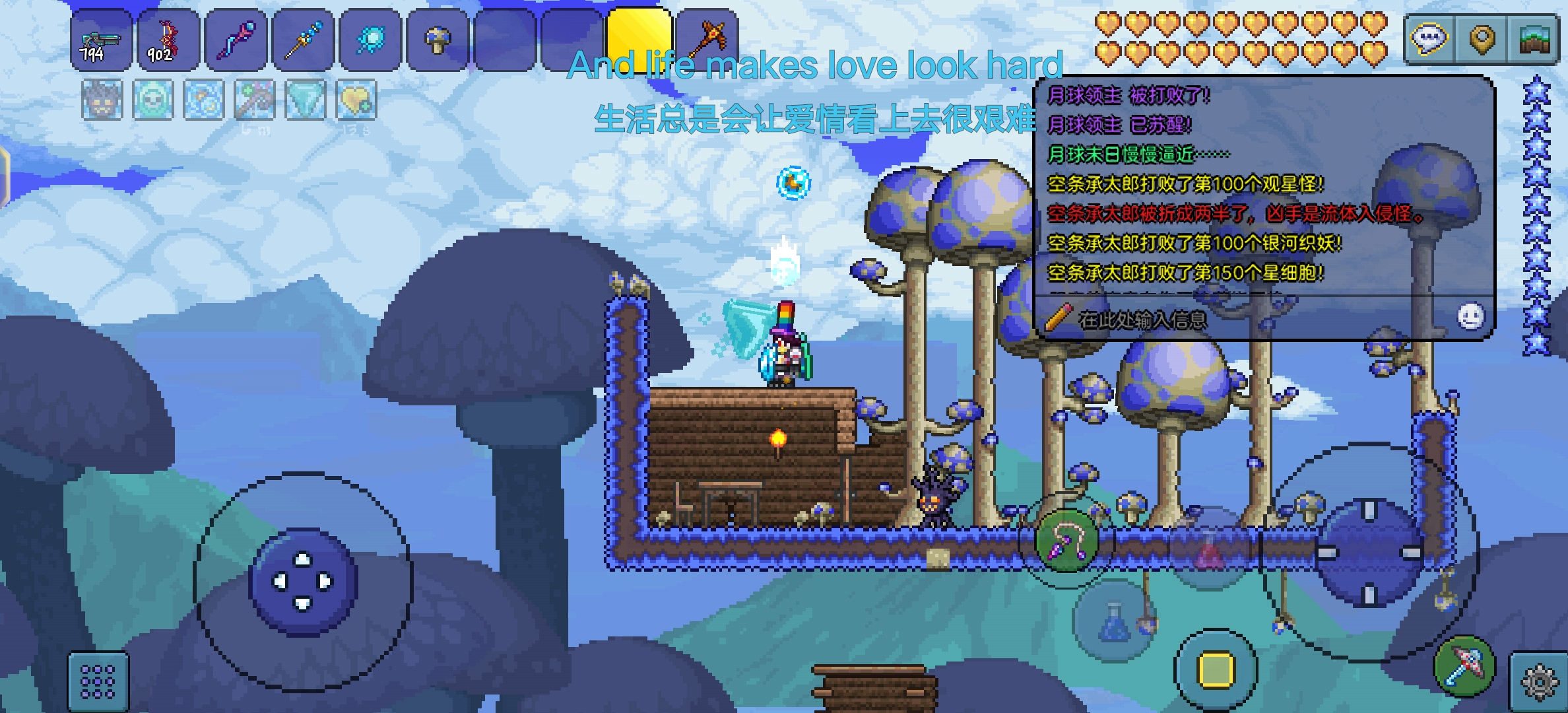Image resolution: width=1568 pixels, height=713 pixels.
Task: Tap the yellow square jump button
Action: [x=1216, y=669]
